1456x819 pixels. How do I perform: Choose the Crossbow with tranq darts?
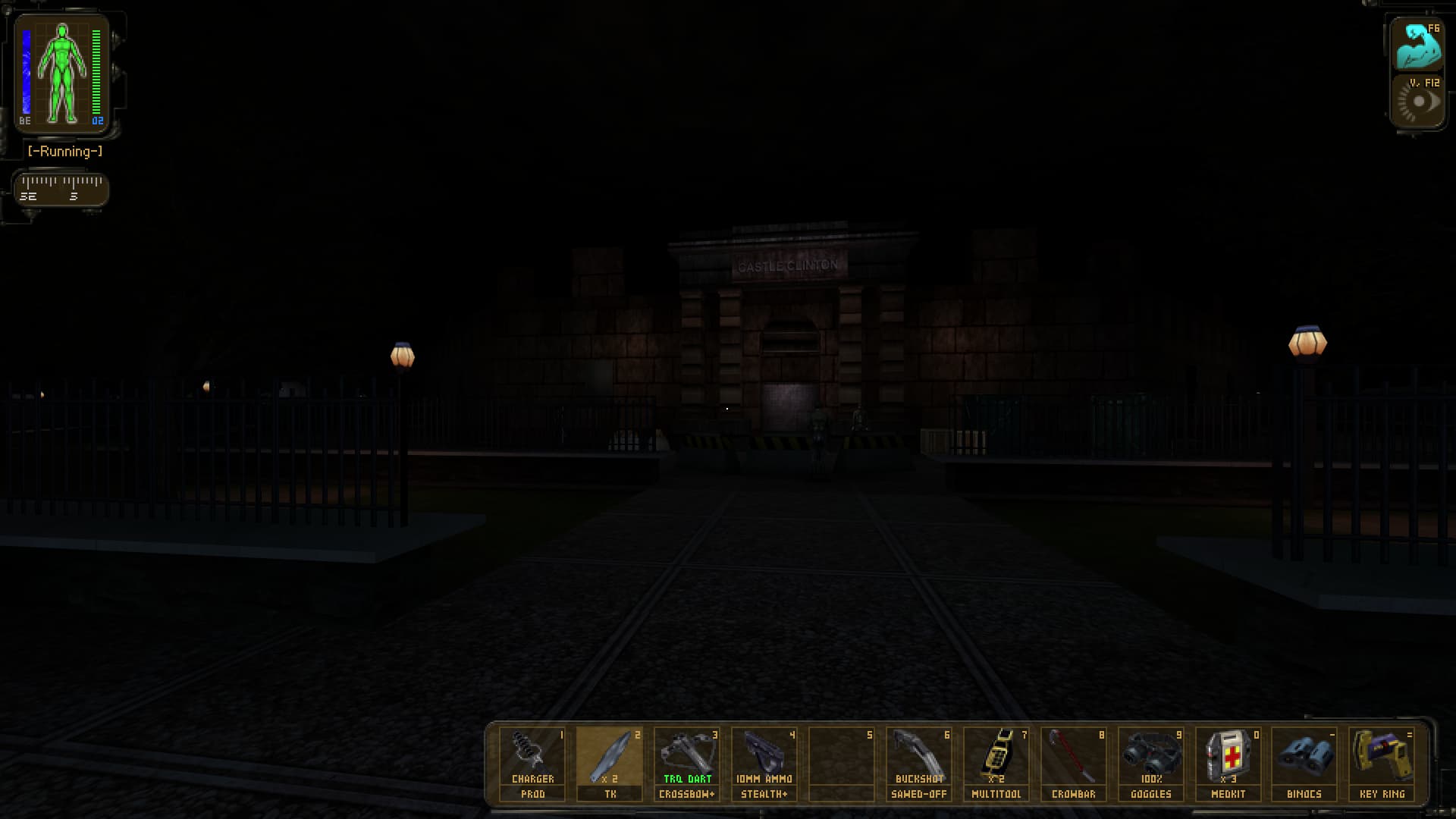click(x=687, y=762)
